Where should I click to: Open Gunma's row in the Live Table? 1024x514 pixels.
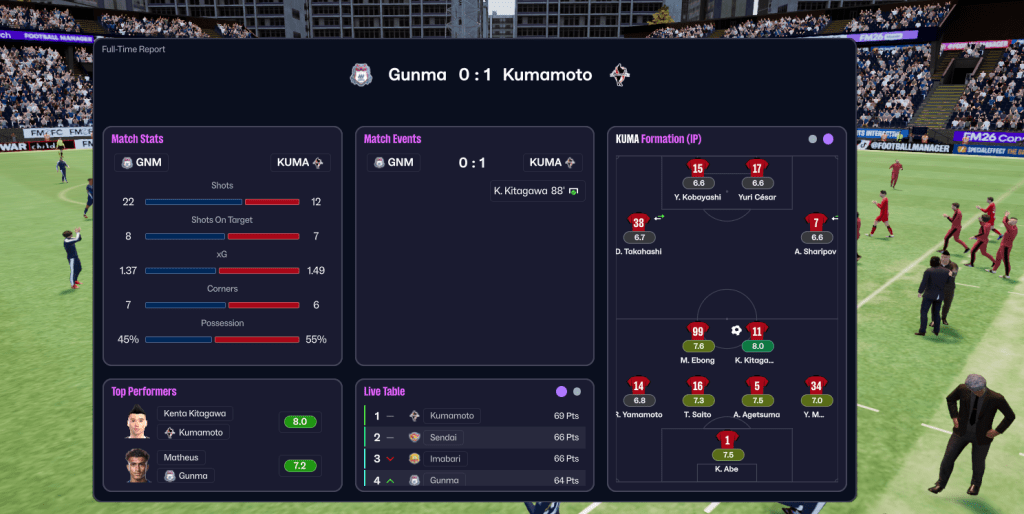(x=444, y=480)
